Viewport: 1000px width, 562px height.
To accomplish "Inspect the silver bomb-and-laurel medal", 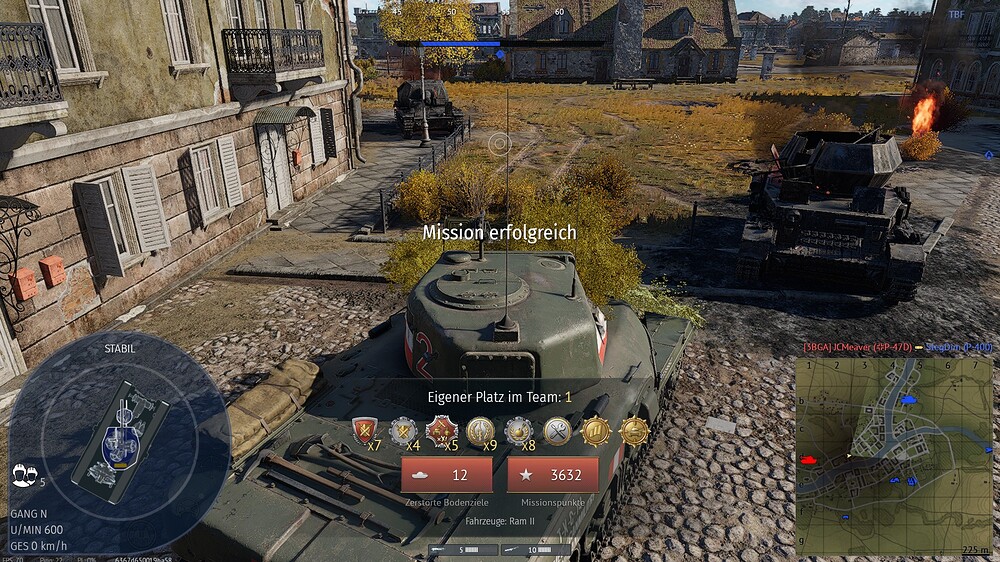I will point(518,431).
